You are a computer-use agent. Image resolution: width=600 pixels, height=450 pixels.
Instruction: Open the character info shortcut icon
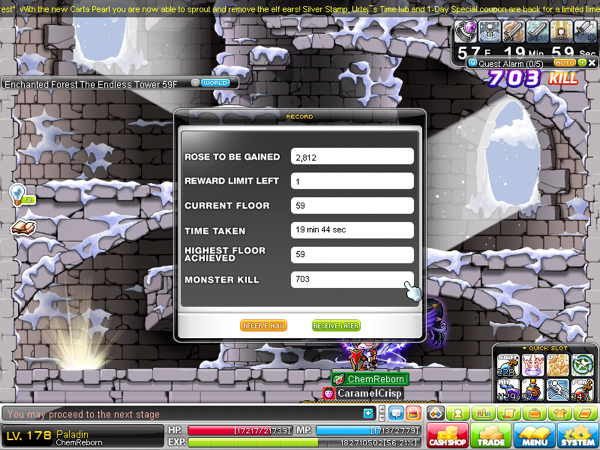click(x=457, y=413)
